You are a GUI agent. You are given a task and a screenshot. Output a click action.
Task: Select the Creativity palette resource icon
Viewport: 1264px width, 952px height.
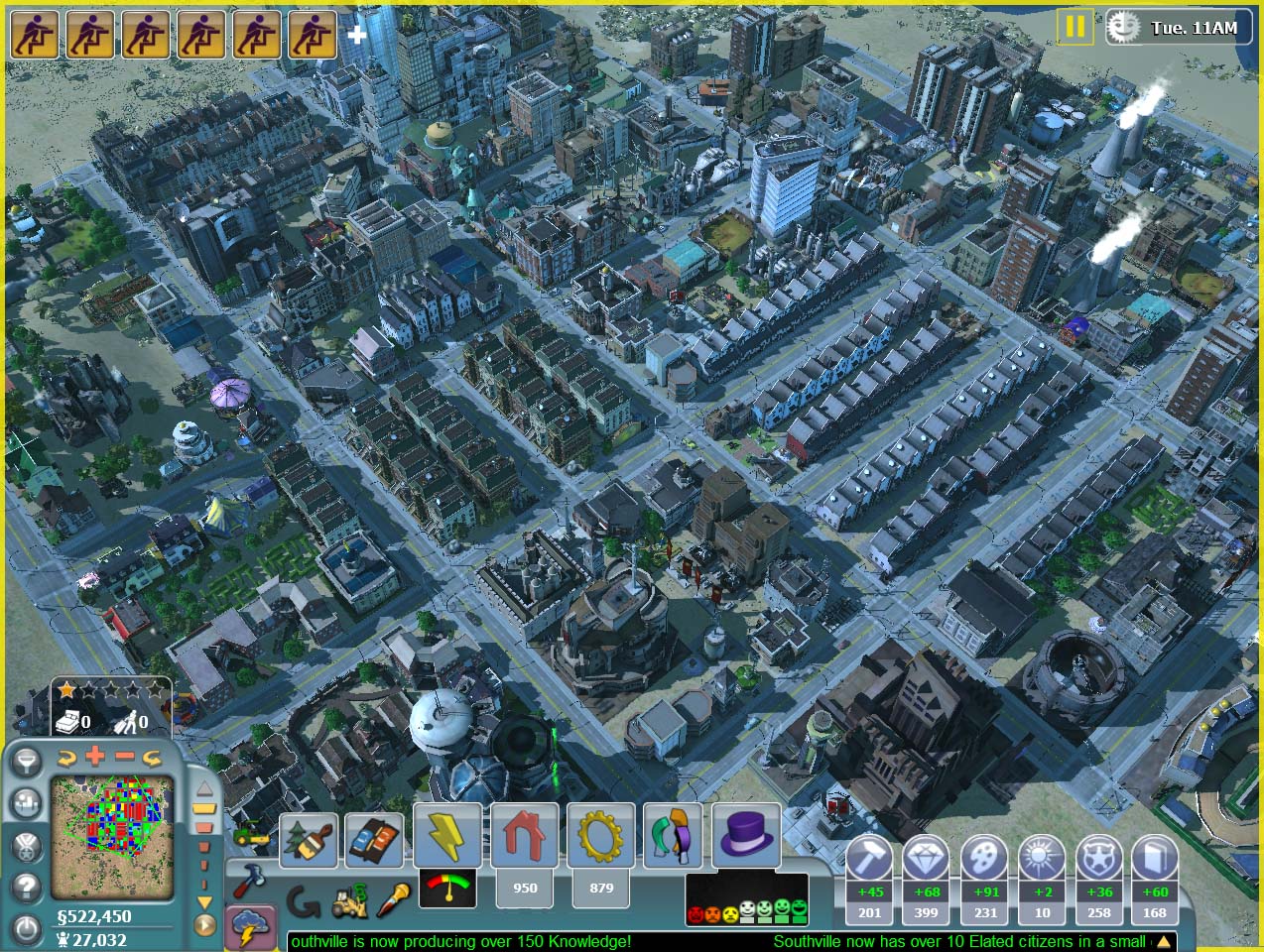point(985,859)
